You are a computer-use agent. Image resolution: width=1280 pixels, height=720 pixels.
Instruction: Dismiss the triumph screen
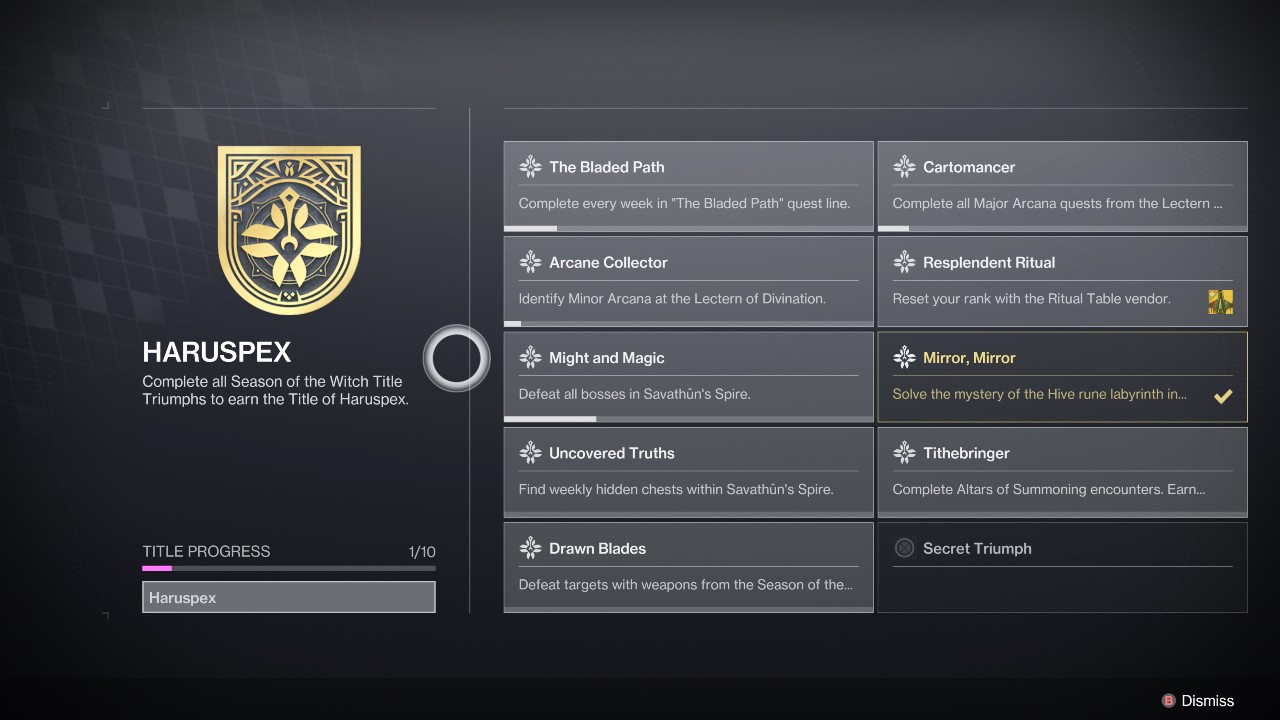click(x=1200, y=701)
